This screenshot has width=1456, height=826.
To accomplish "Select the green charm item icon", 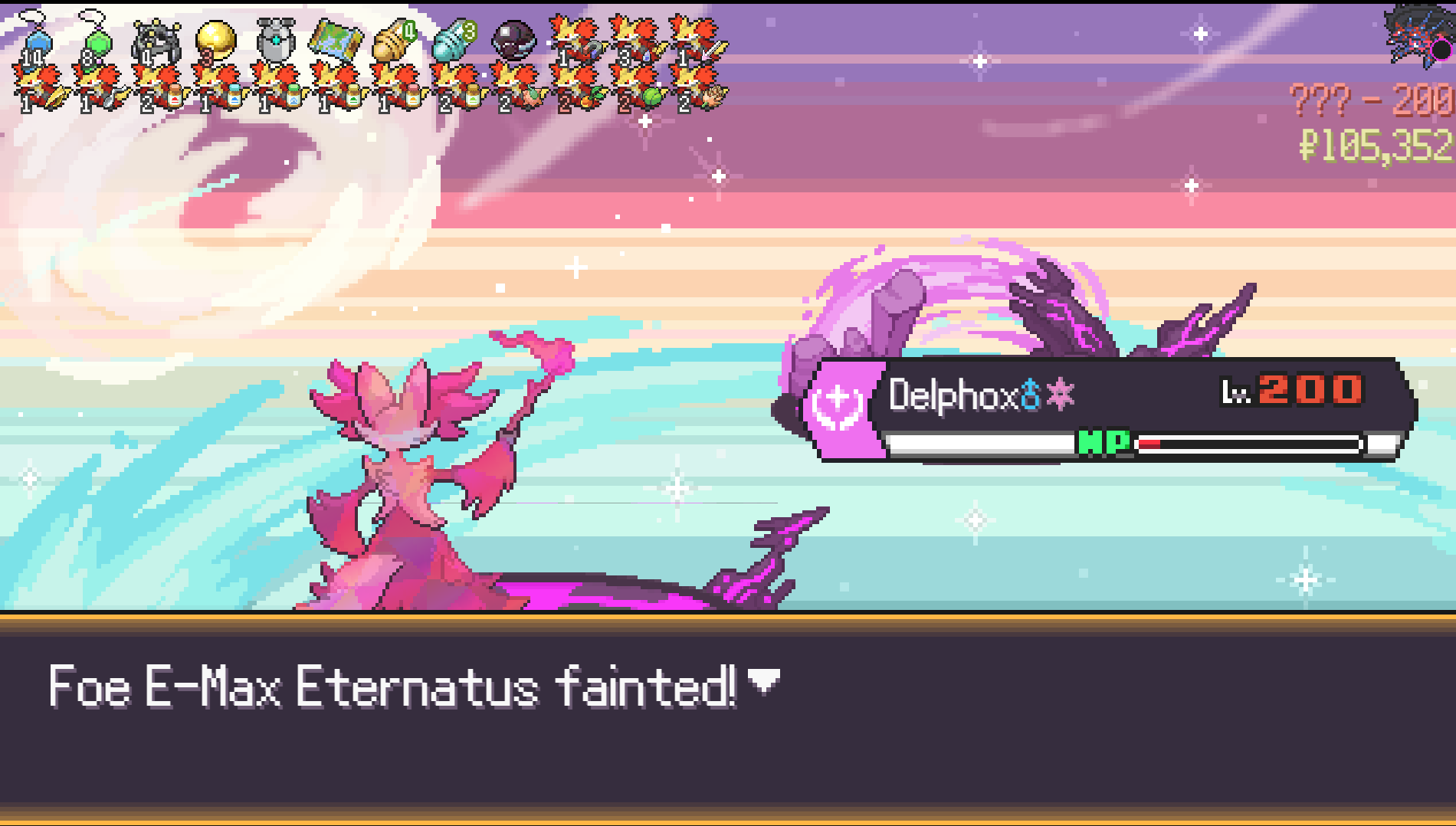I will tap(95, 38).
